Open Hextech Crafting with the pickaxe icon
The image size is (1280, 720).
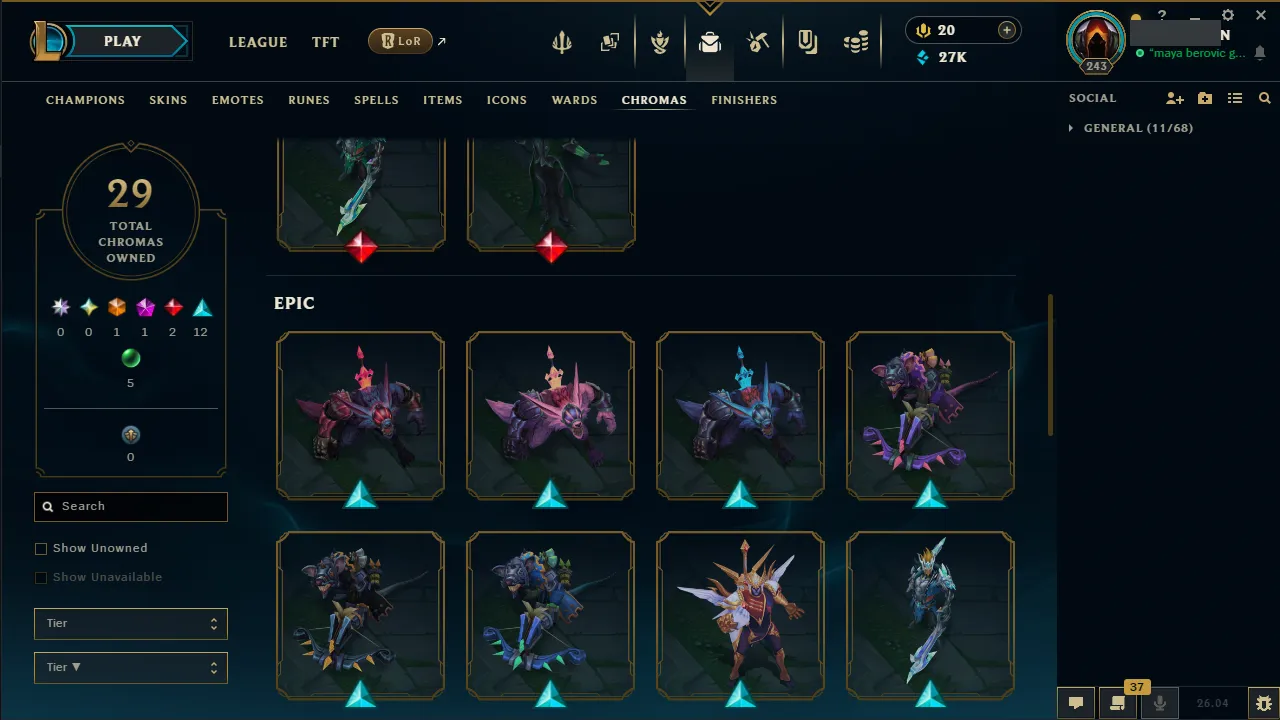tap(758, 41)
